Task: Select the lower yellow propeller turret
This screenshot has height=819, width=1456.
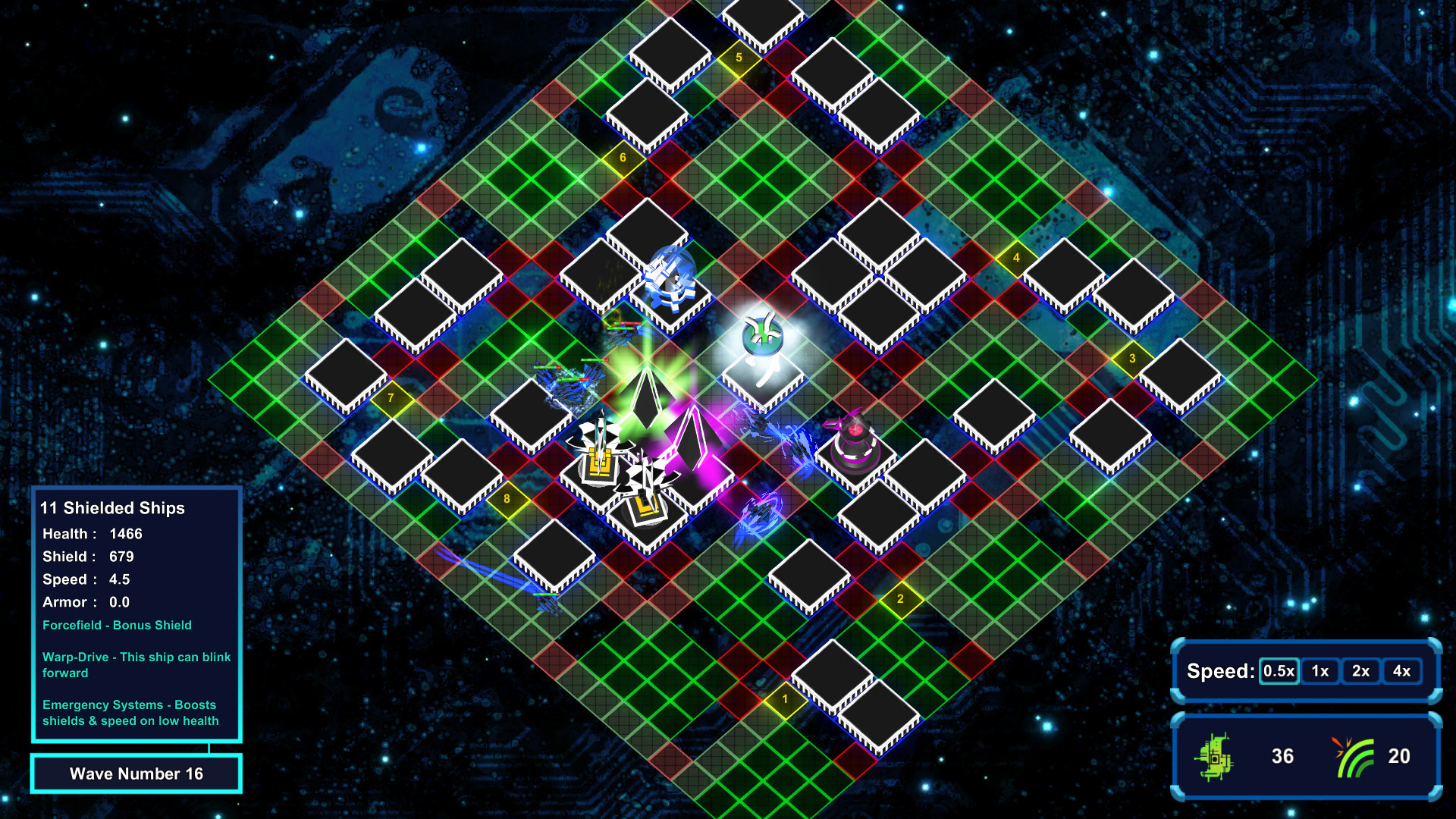Action: pos(648,504)
